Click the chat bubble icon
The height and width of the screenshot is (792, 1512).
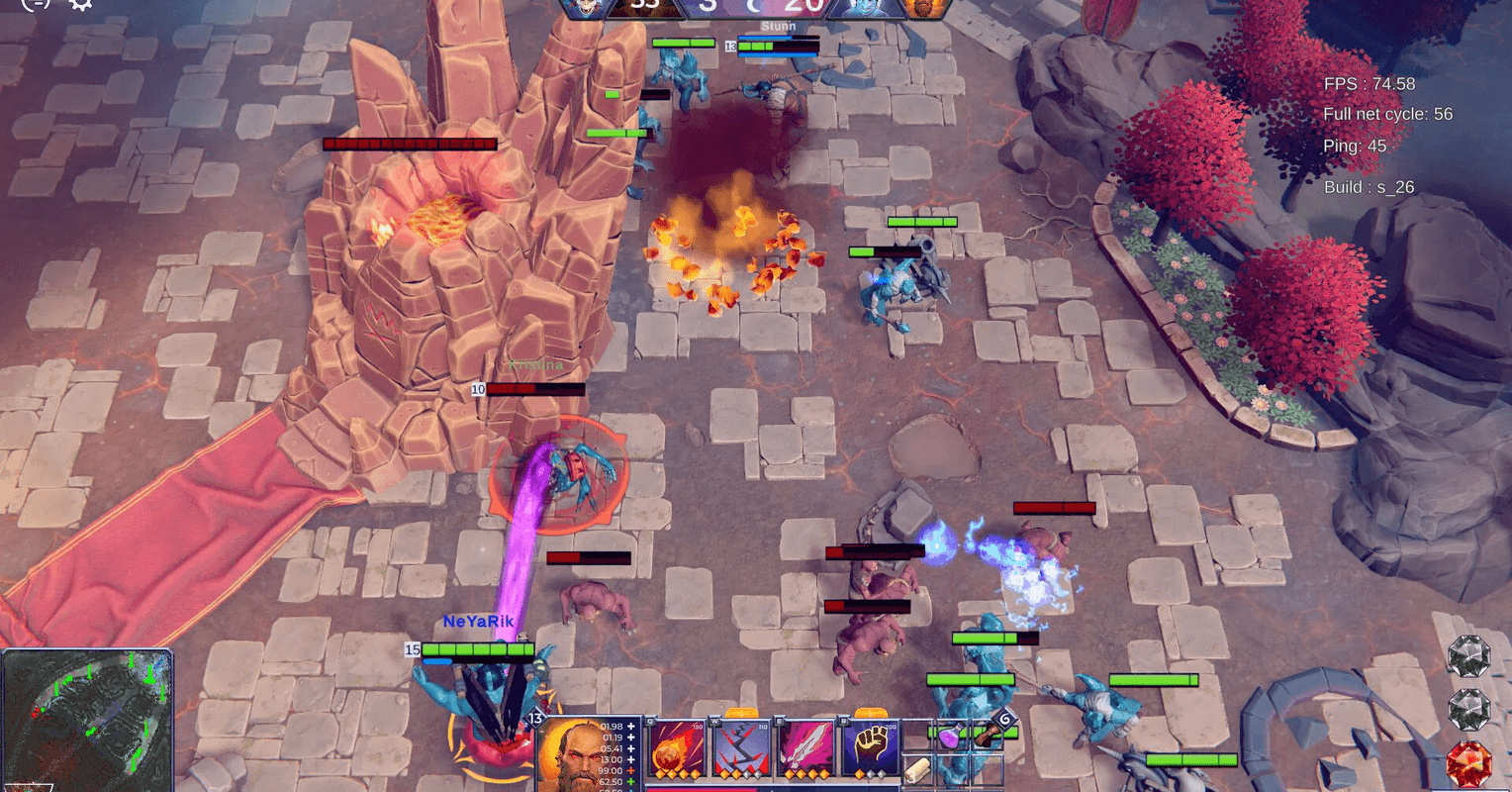click(36, 4)
